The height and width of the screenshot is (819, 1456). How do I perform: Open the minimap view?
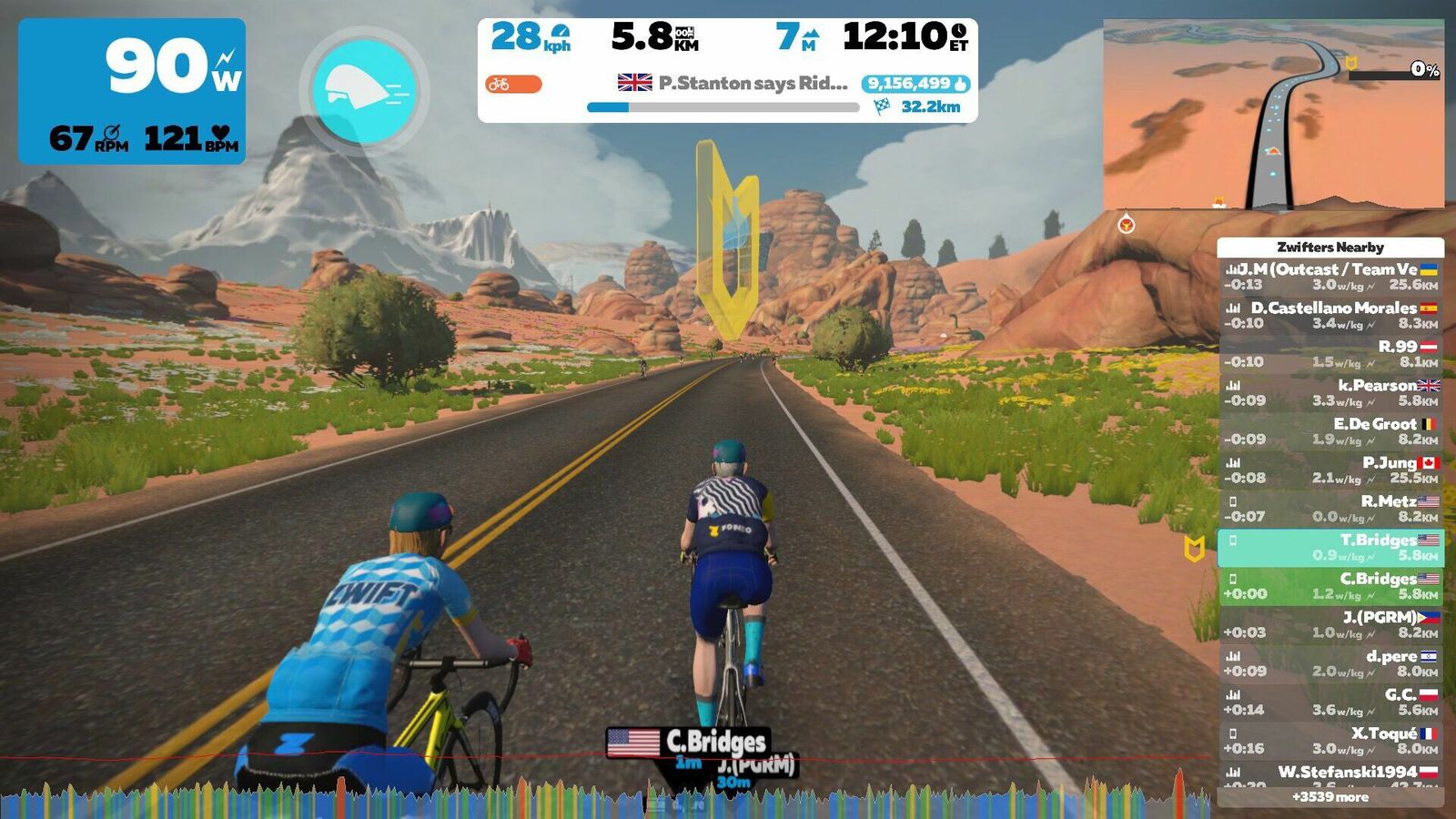[x=1273, y=116]
